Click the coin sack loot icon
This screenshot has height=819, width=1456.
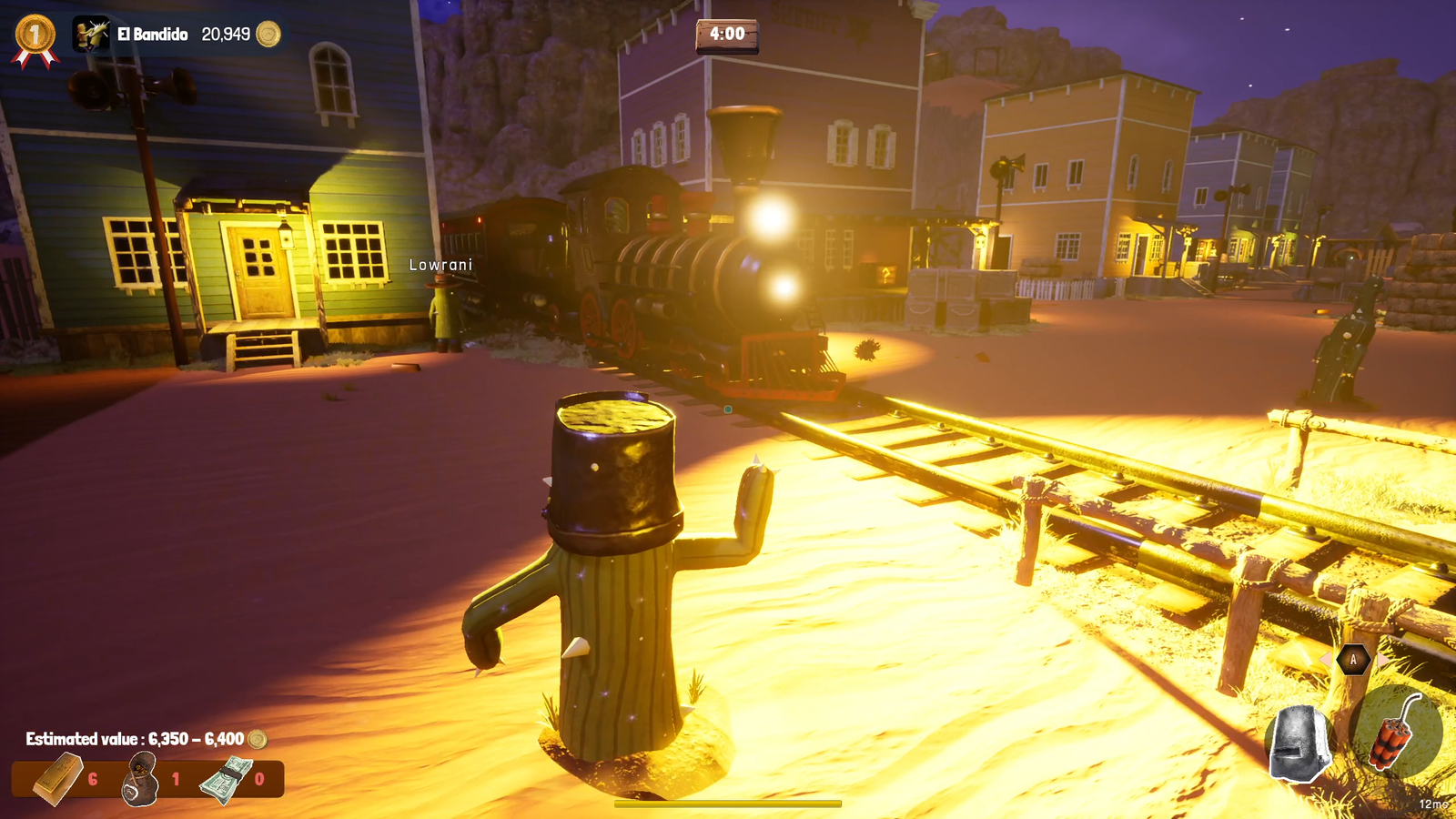(x=141, y=780)
